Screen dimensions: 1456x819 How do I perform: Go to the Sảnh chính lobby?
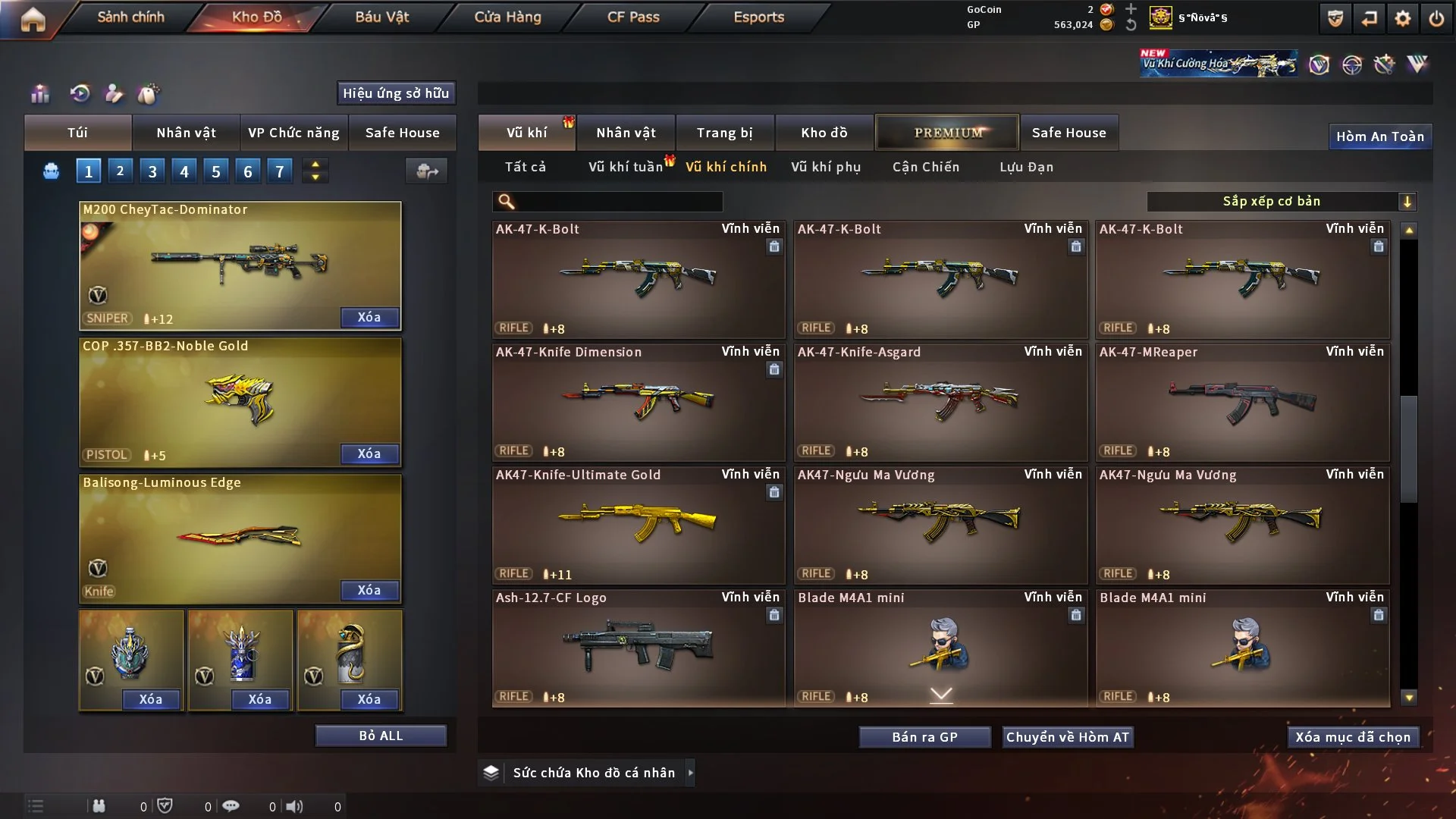click(x=130, y=17)
